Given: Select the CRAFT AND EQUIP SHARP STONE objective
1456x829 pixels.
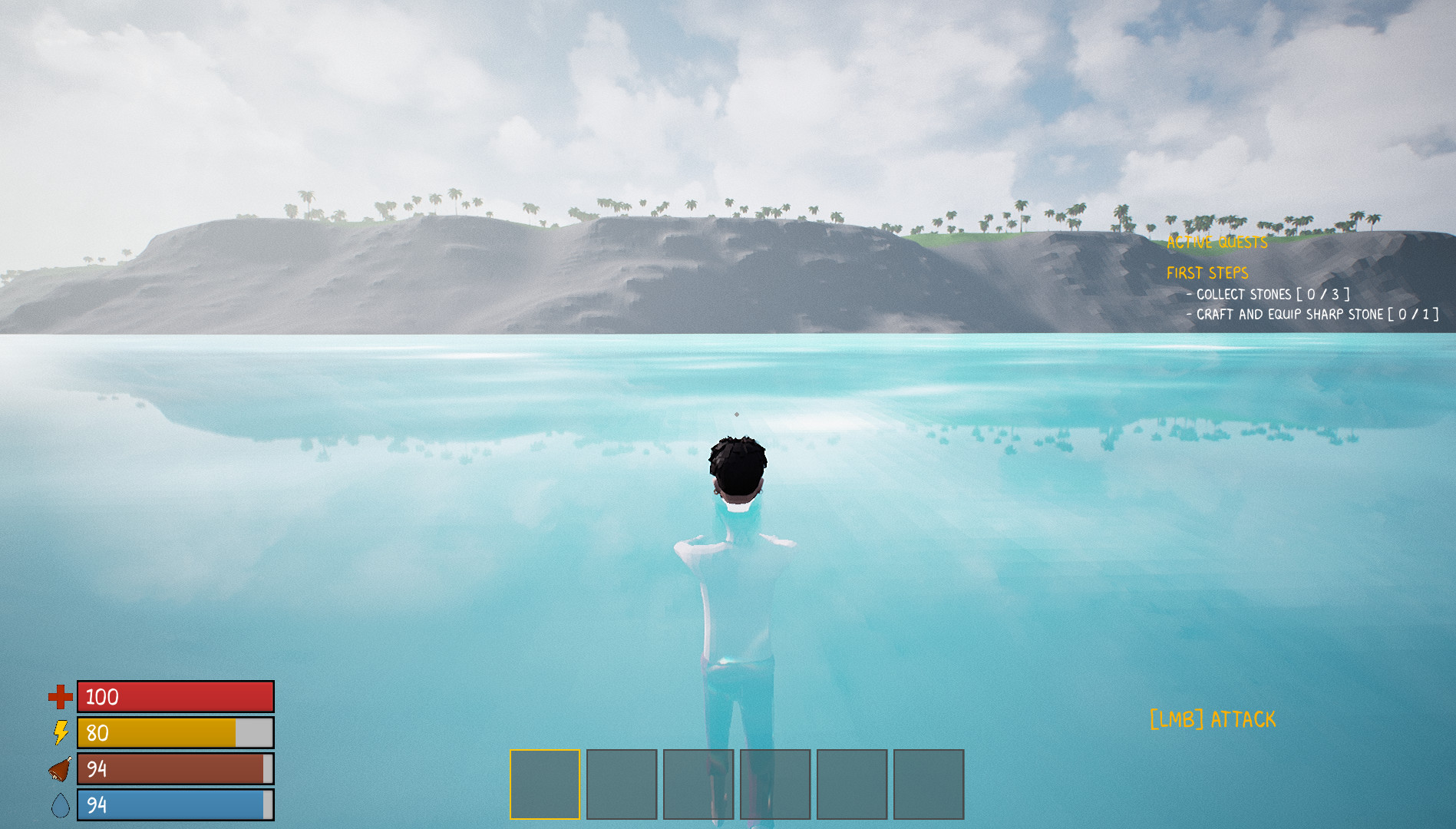Looking at the screenshot, I should pos(1312,315).
